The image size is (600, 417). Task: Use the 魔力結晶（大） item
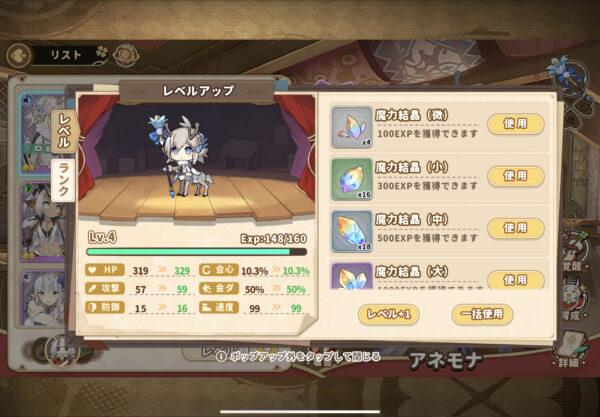[x=515, y=278]
